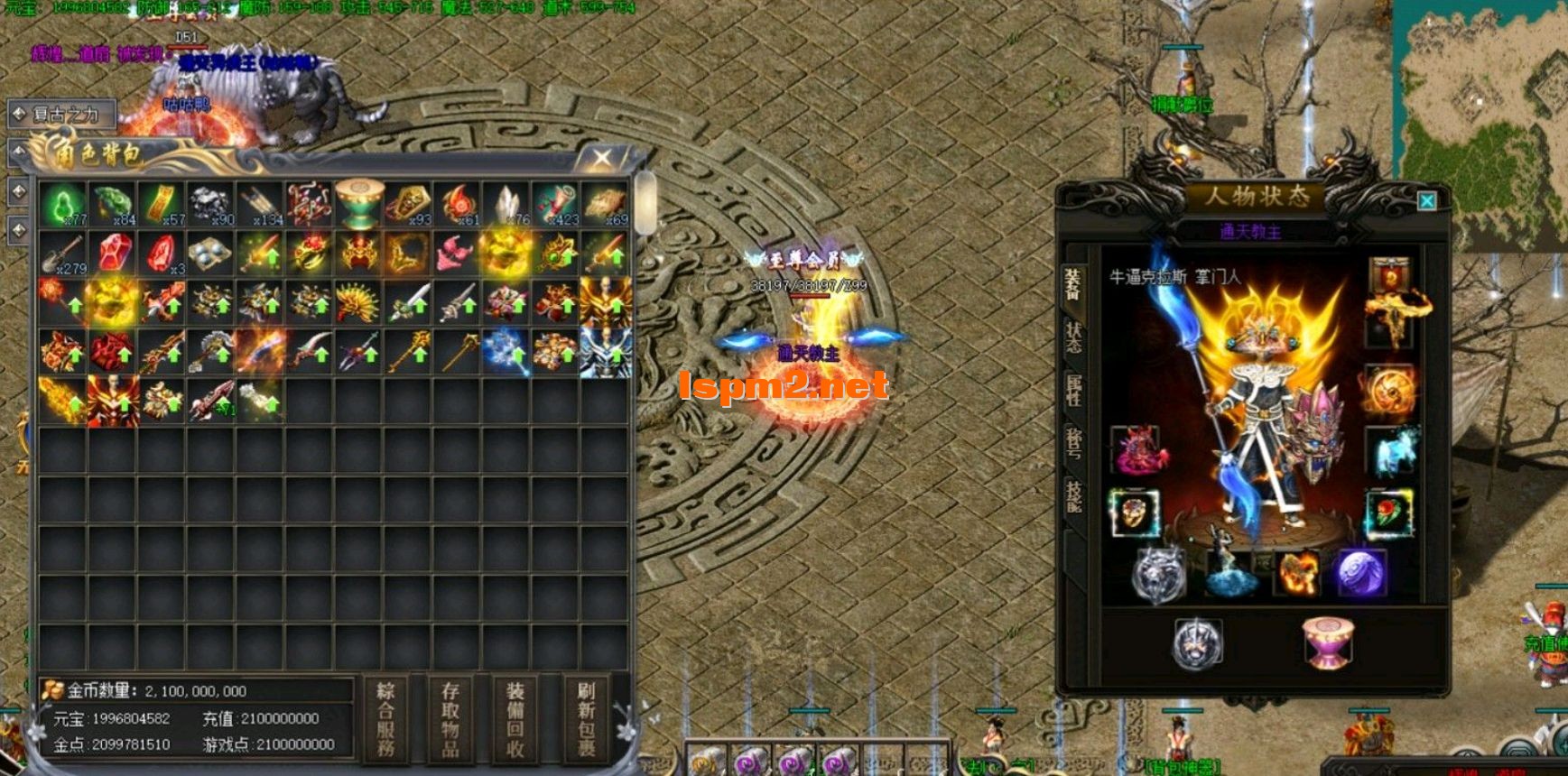The width and height of the screenshot is (1568, 776).
Task: Switch to the 技能 skills tab
Action: coord(1073,496)
